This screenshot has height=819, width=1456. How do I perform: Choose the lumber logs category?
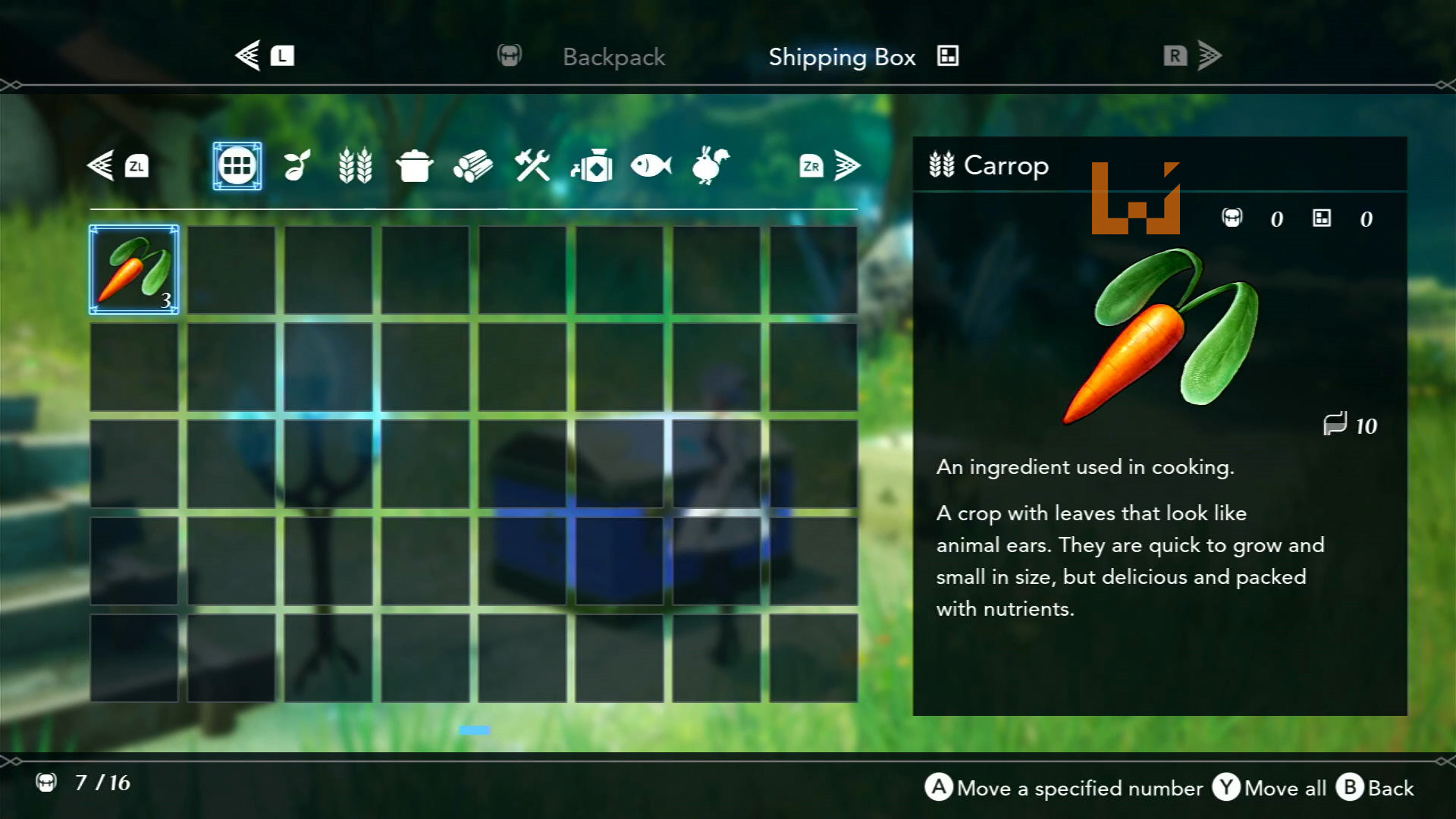point(473,165)
